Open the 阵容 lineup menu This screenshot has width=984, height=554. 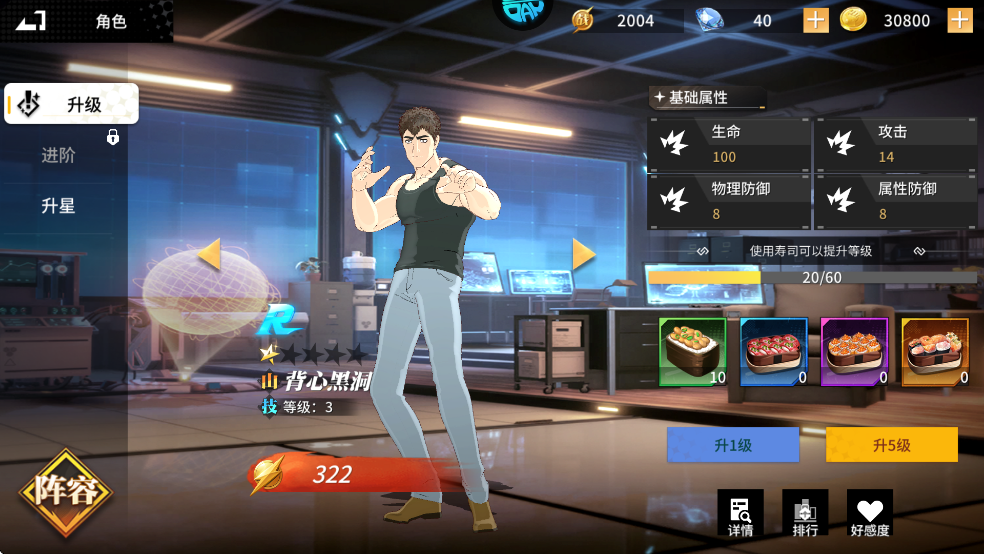click(x=66, y=492)
